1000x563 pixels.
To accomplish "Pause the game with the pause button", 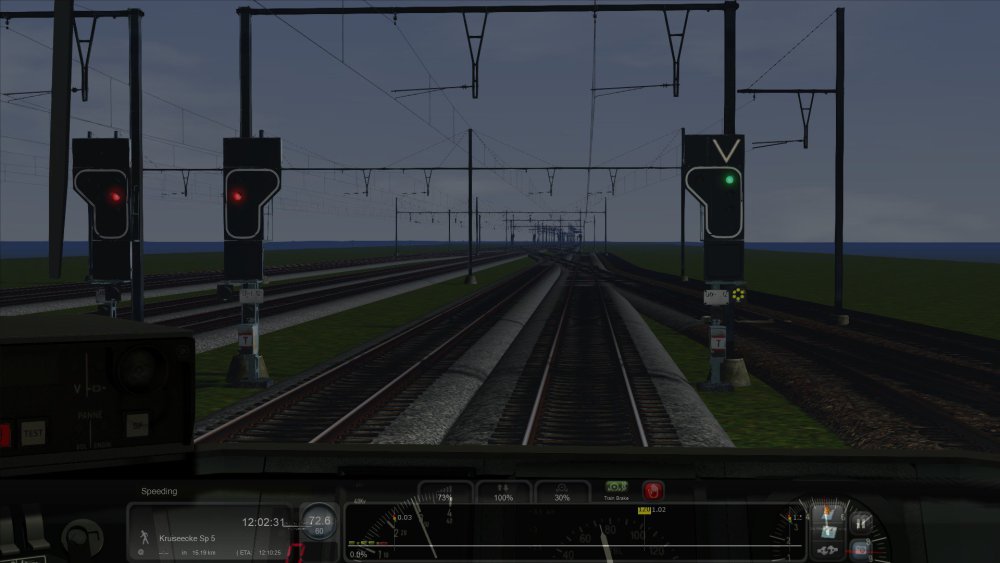I will coord(860,521).
